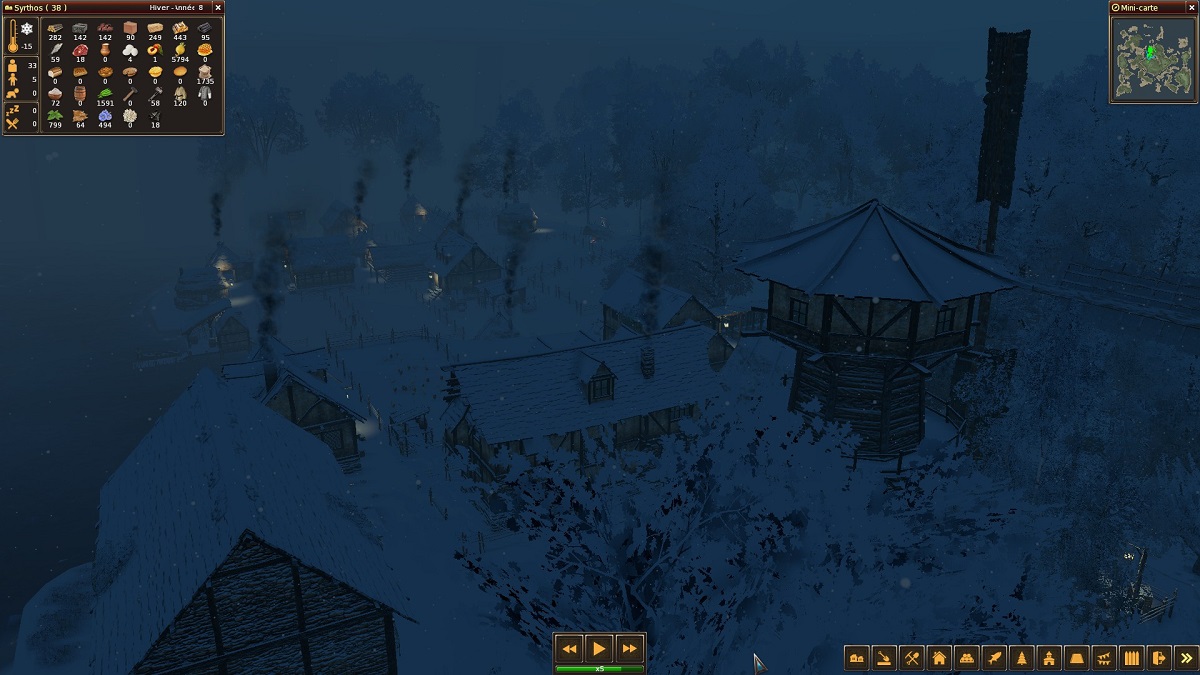Viewport: 1200px width, 675px height.
Task: Slow down the game speed
Action: click(570, 648)
